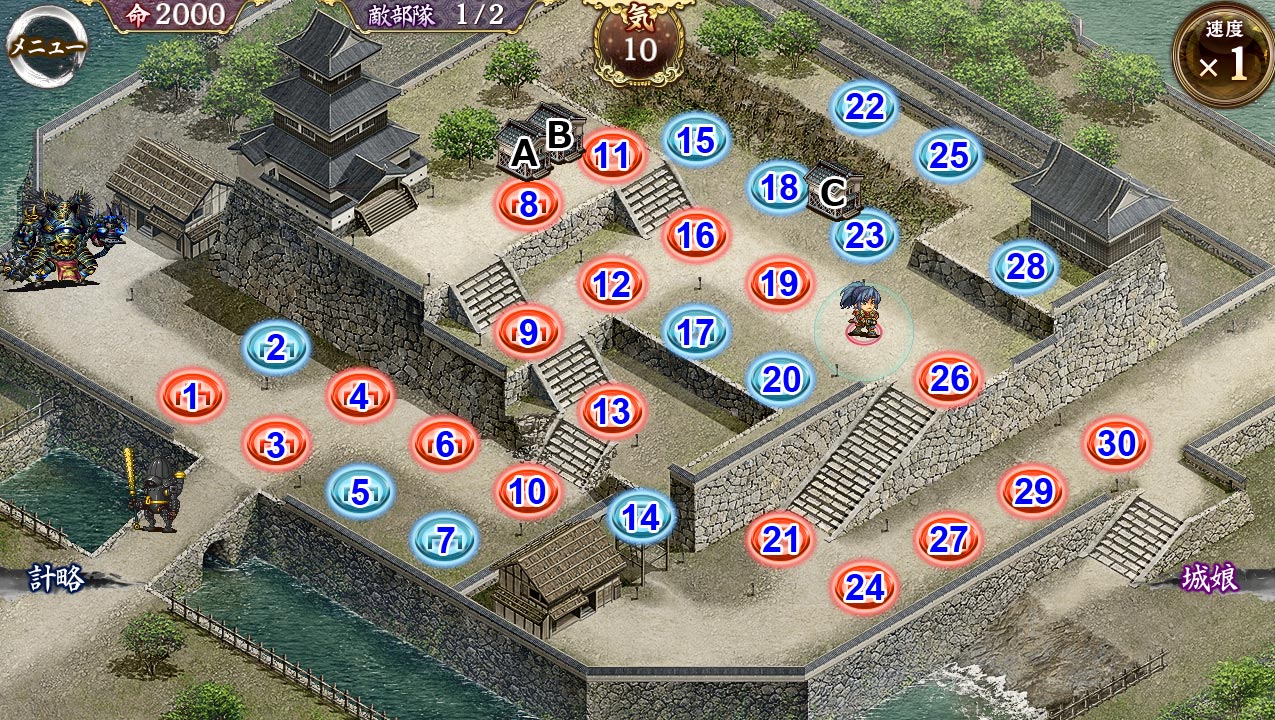Open the メニュー menu button
The height and width of the screenshot is (720, 1275).
point(47,47)
